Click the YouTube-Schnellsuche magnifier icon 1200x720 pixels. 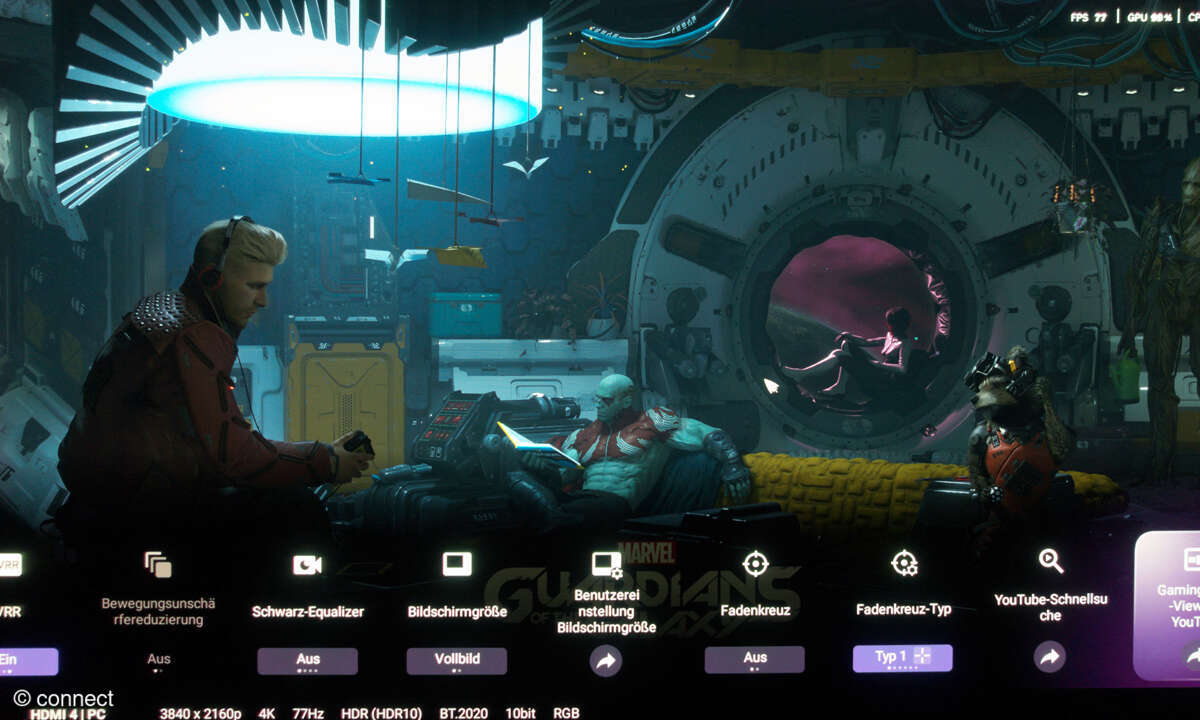(x=1051, y=560)
